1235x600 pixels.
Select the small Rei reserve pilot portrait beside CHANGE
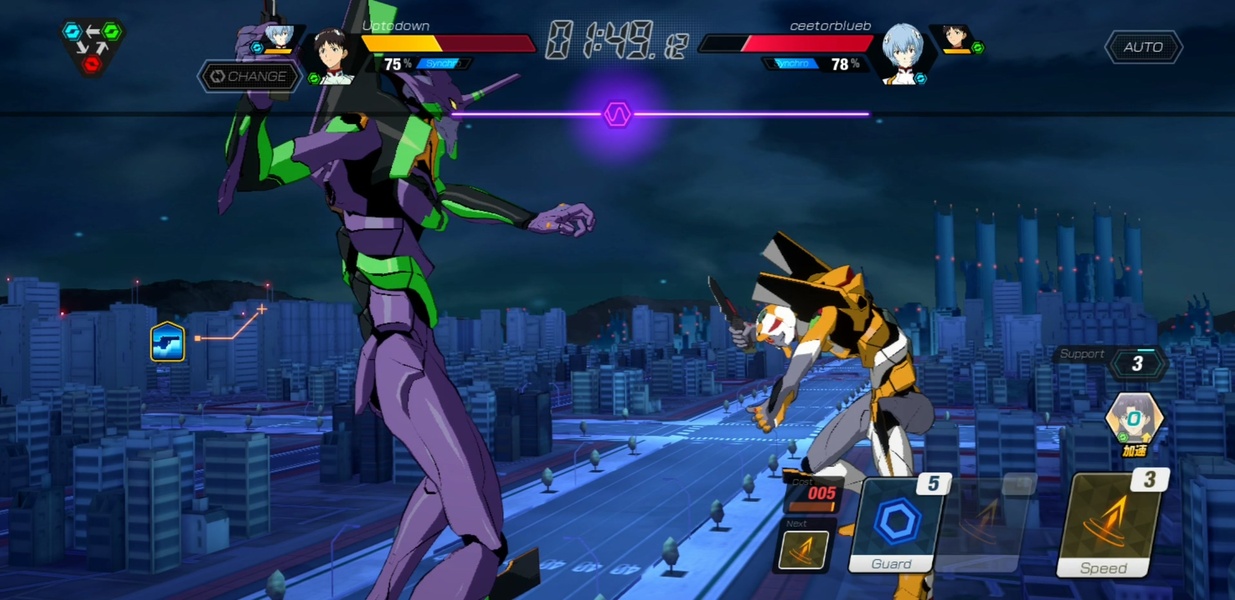(x=277, y=39)
